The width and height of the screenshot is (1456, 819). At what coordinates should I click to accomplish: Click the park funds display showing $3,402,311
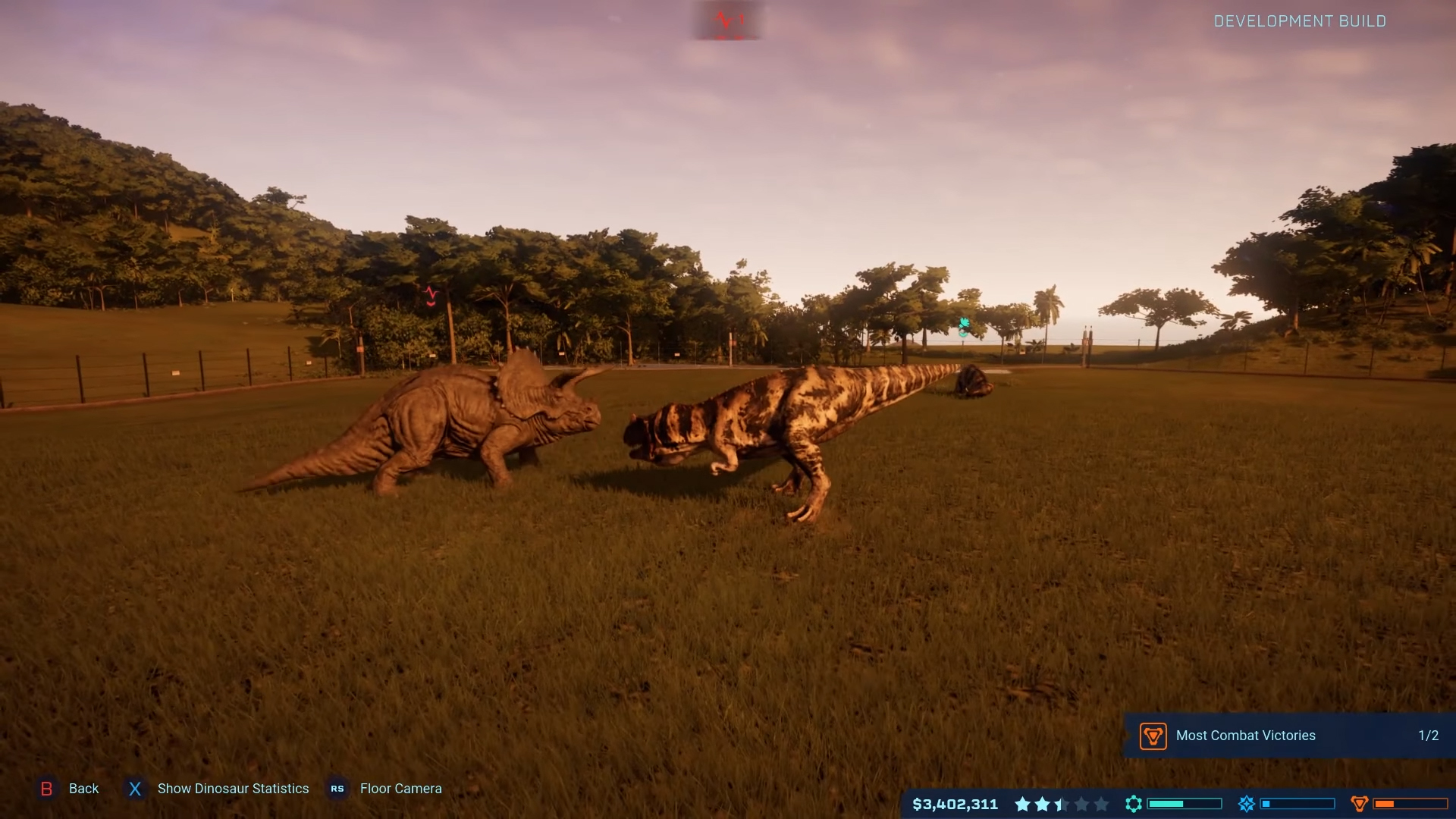tap(955, 805)
